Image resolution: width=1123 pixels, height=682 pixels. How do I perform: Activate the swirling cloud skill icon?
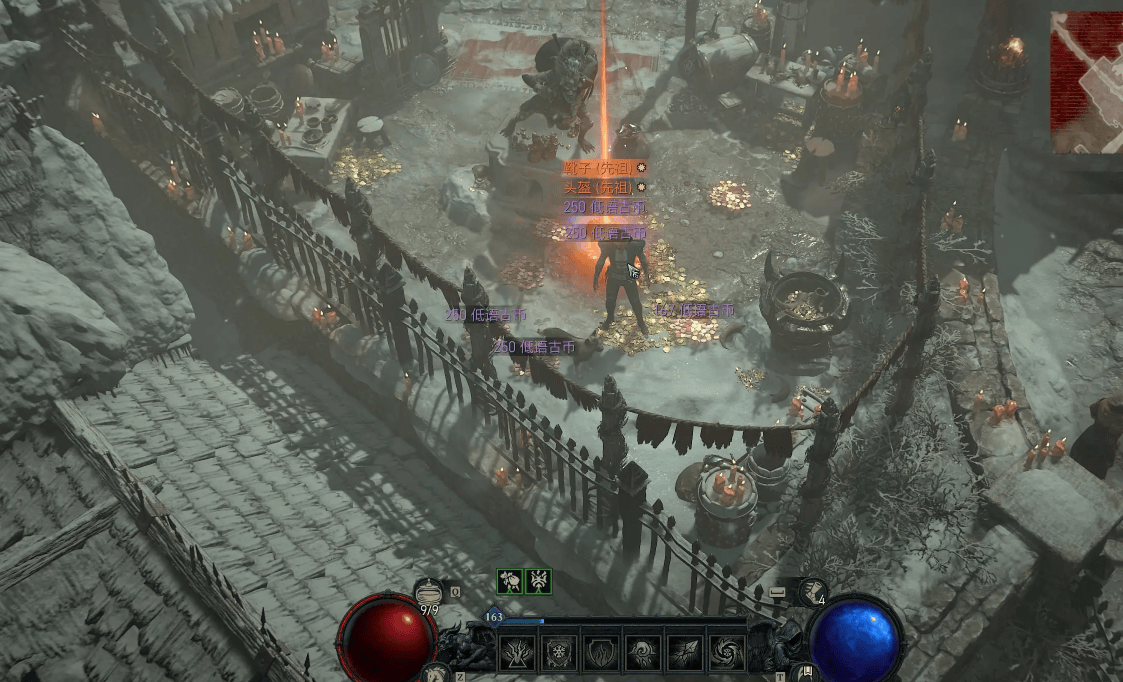[641, 653]
